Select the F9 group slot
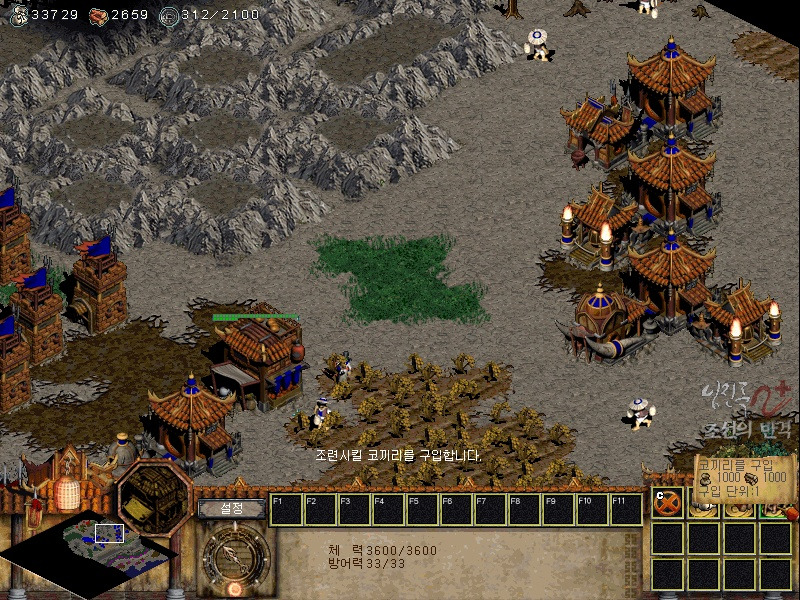 [x=559, y=509]
